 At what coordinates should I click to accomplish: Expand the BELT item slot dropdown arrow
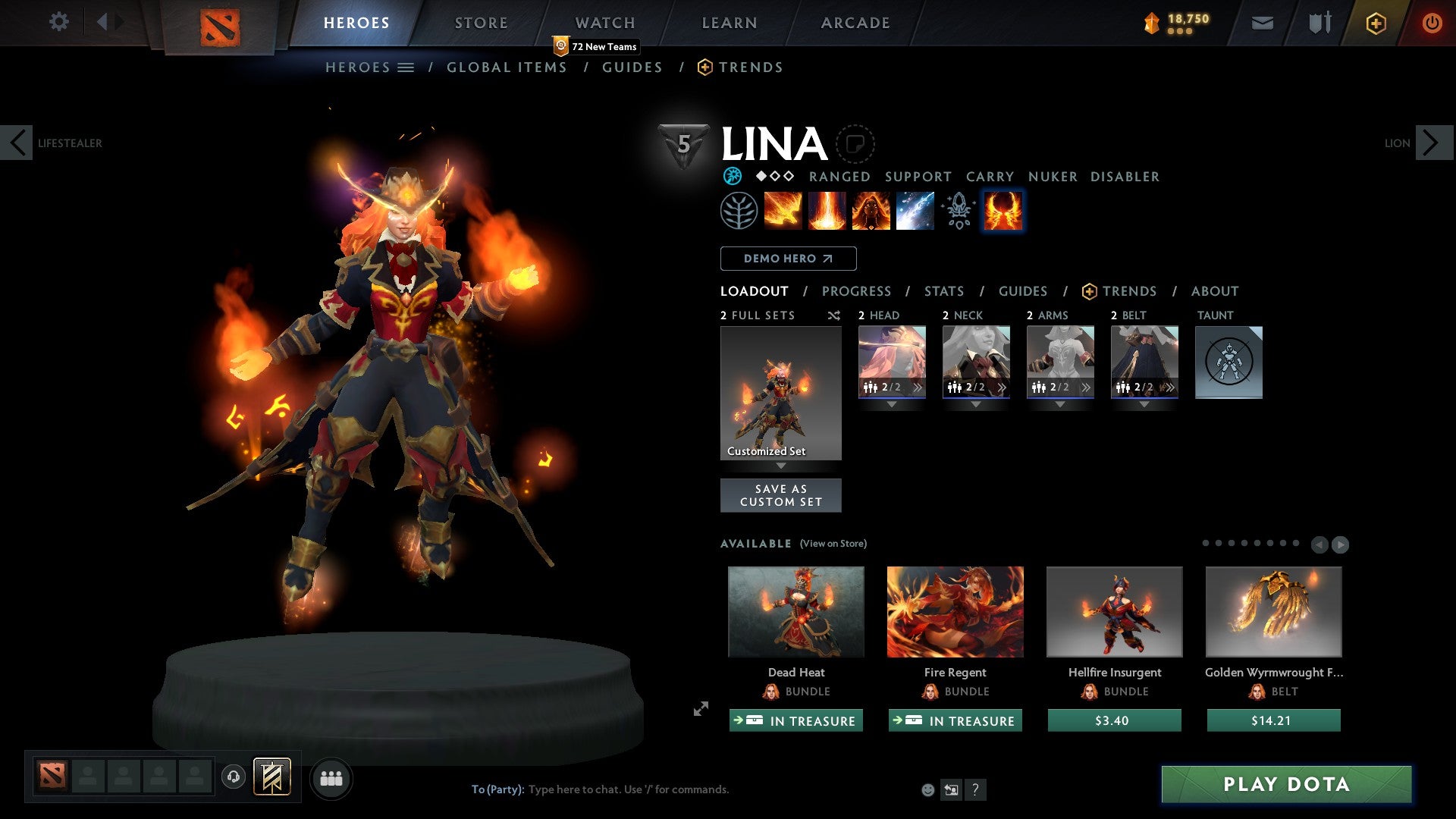(1144, 404)
